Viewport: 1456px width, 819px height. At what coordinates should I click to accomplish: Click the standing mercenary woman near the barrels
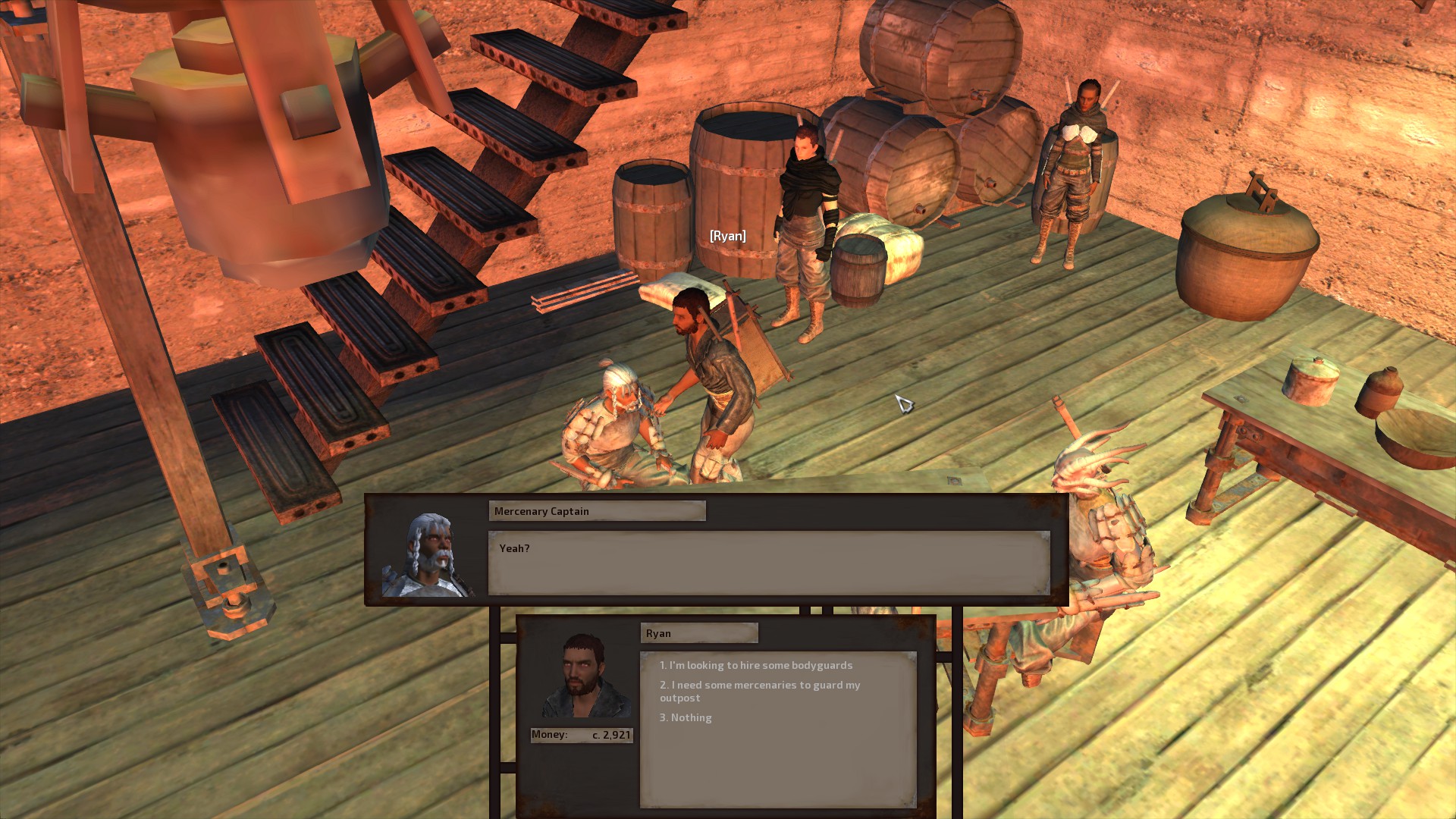tap(1078, 182)
